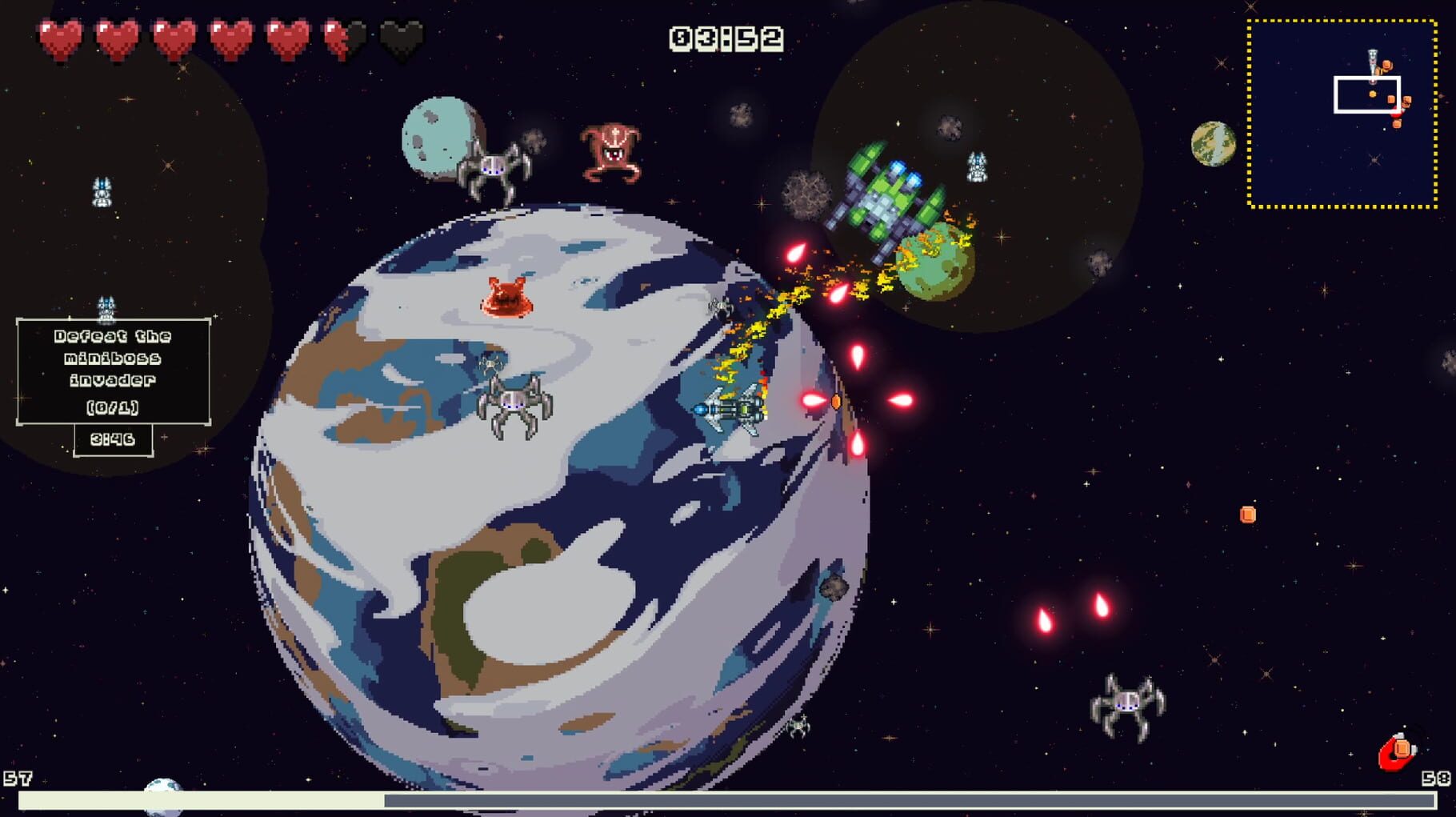The image size is (1456, 817).
Task: Toggle the player marker on the minimap
Action: [1372, 56]
